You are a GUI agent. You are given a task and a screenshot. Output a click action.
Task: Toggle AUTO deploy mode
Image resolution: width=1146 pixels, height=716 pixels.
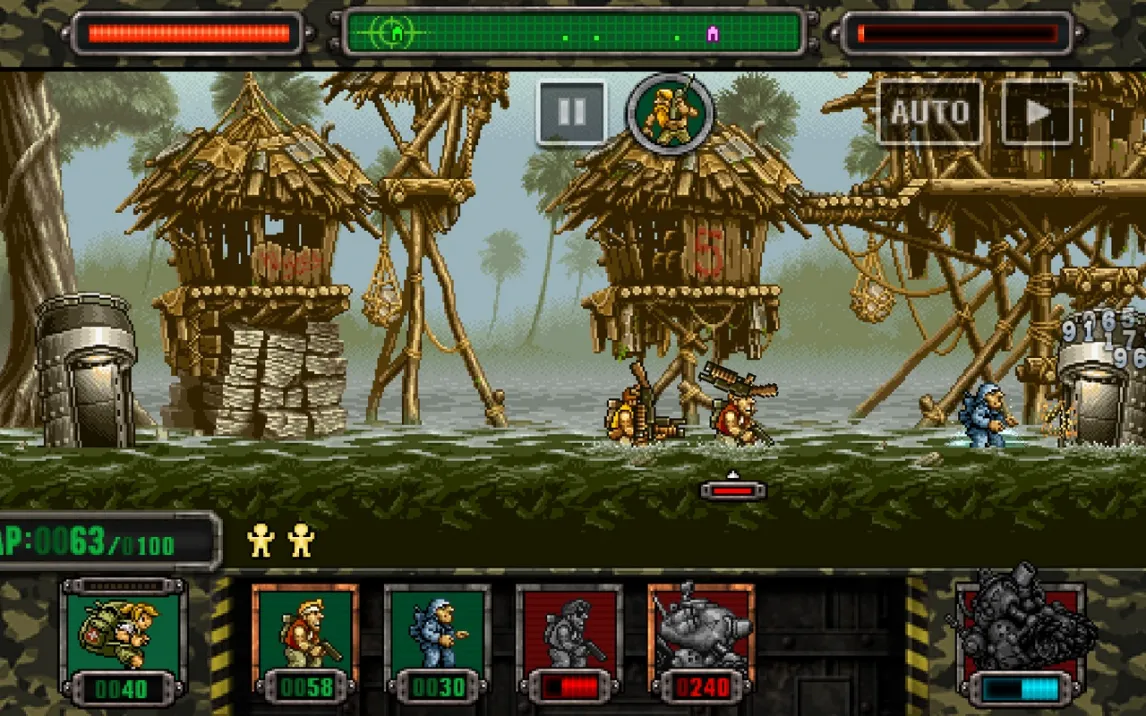pos(929,112)
